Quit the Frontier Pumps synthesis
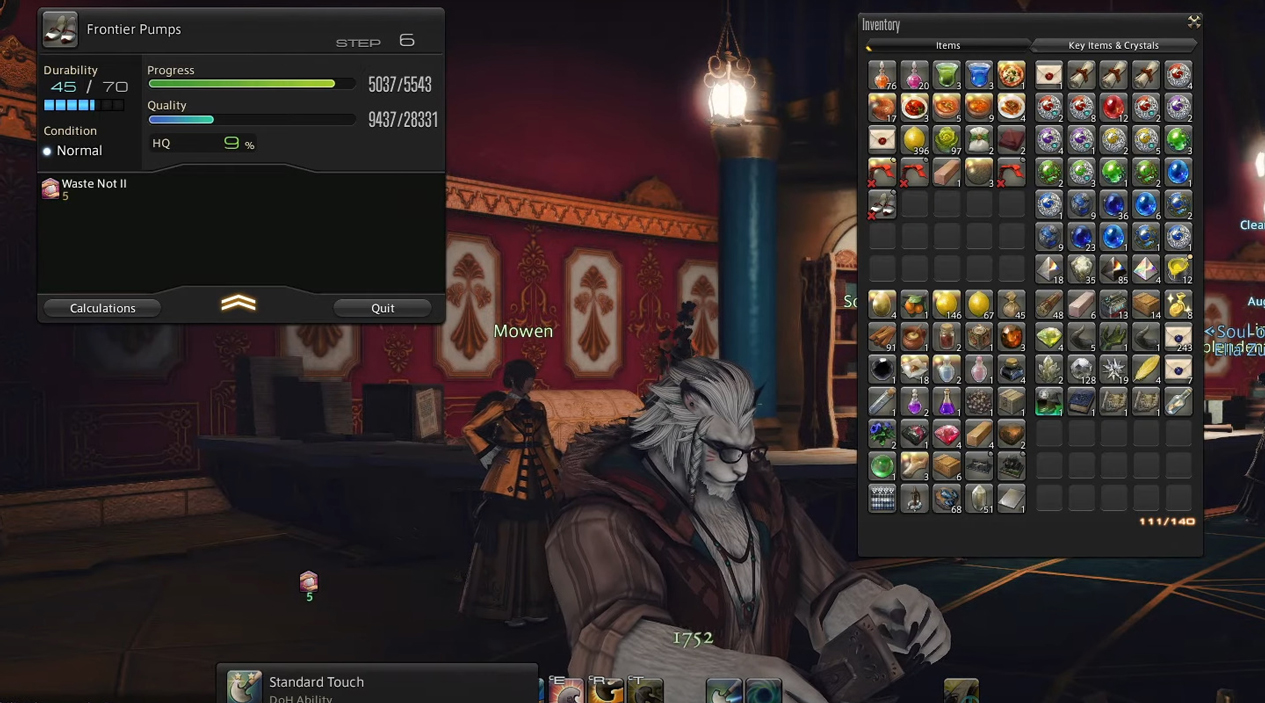 coord(382,308)
